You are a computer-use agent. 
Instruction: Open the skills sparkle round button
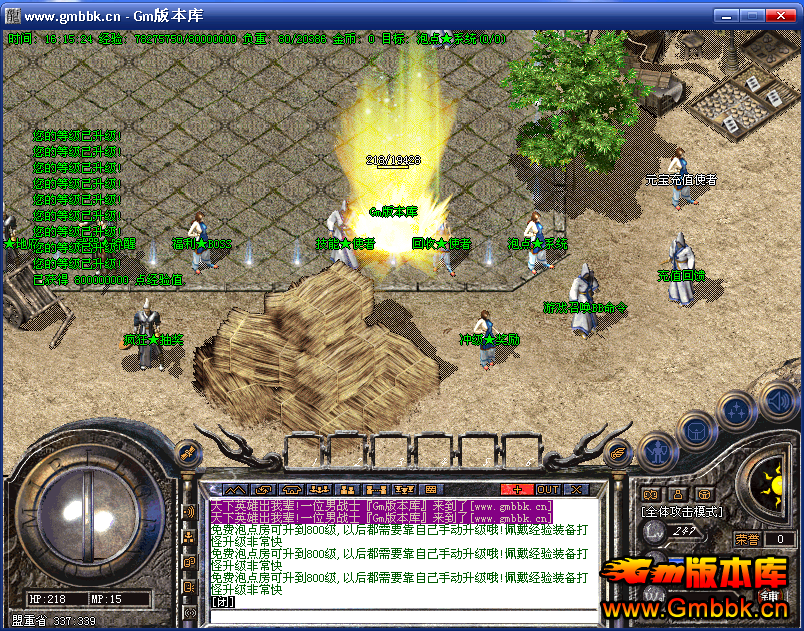736,410
